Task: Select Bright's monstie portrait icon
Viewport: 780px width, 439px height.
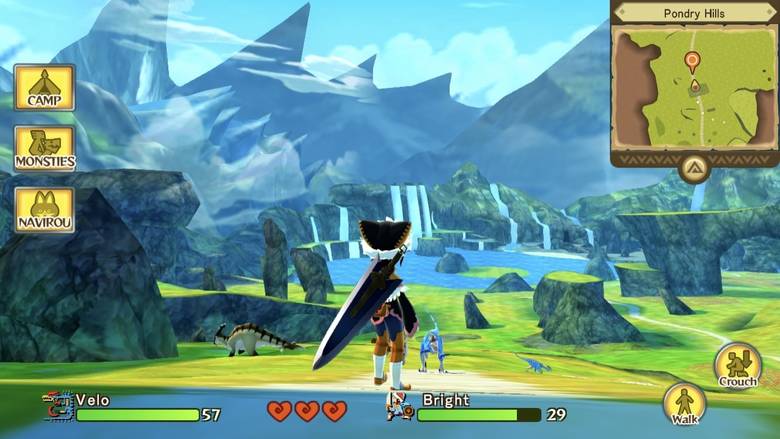Action: 400,405
